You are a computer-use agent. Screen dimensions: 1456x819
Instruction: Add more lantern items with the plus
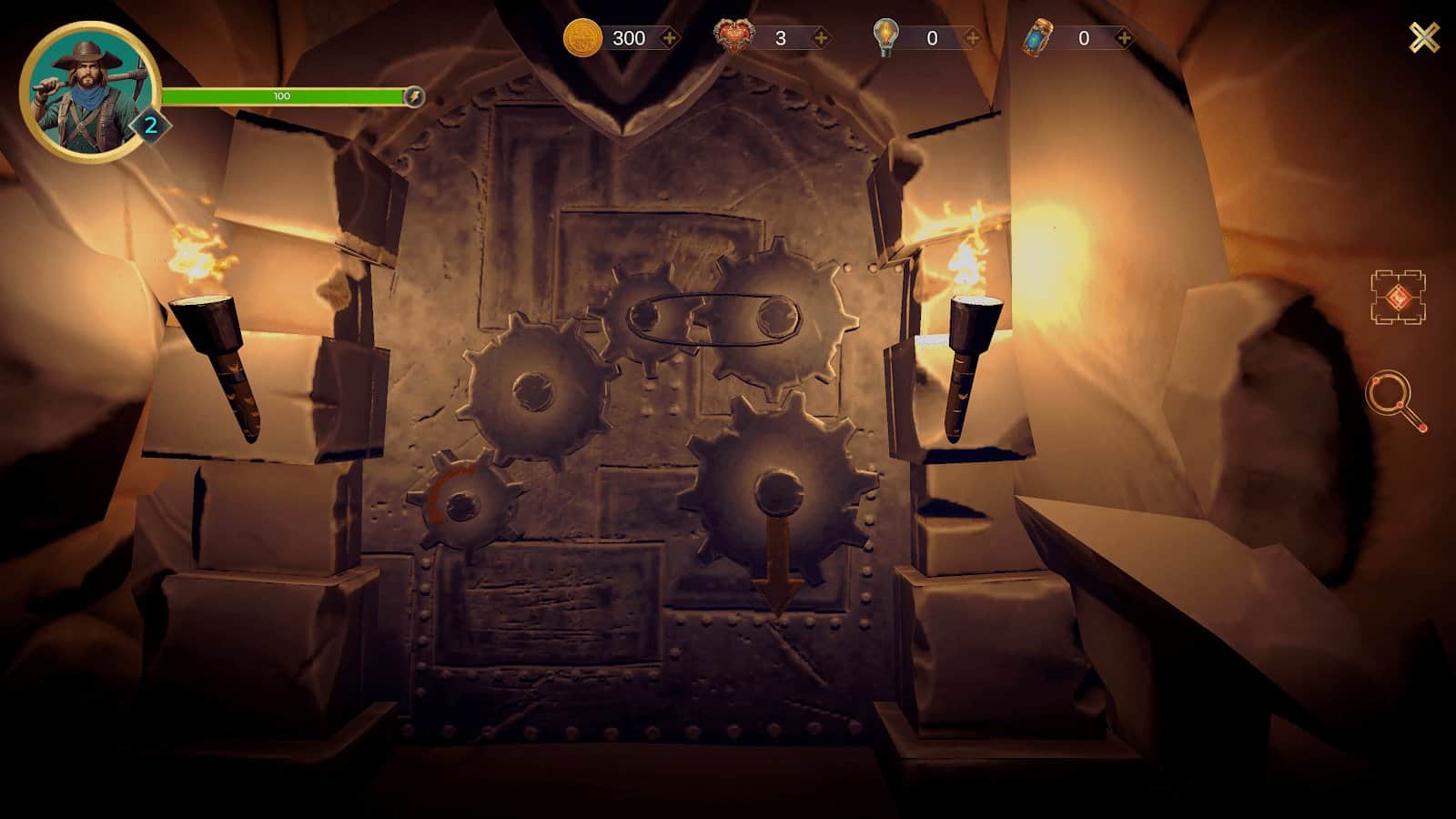point(1124,38)
